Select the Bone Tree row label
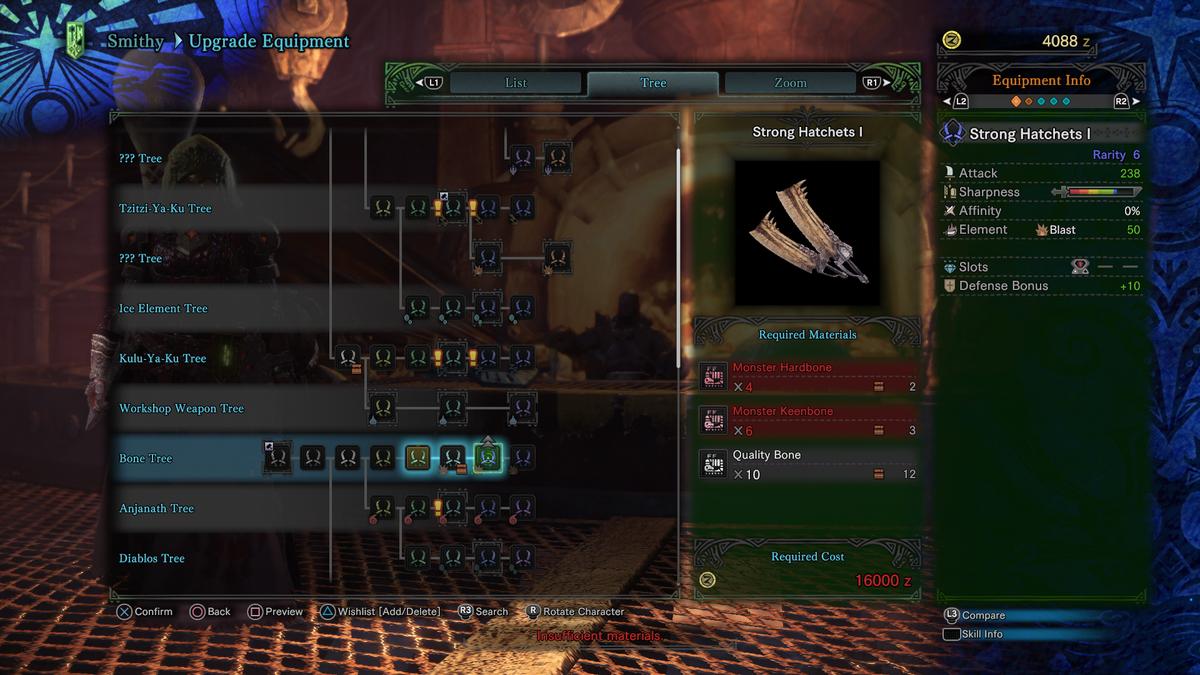The width and height of the screenshot is (1200, 675). point(146,458)
